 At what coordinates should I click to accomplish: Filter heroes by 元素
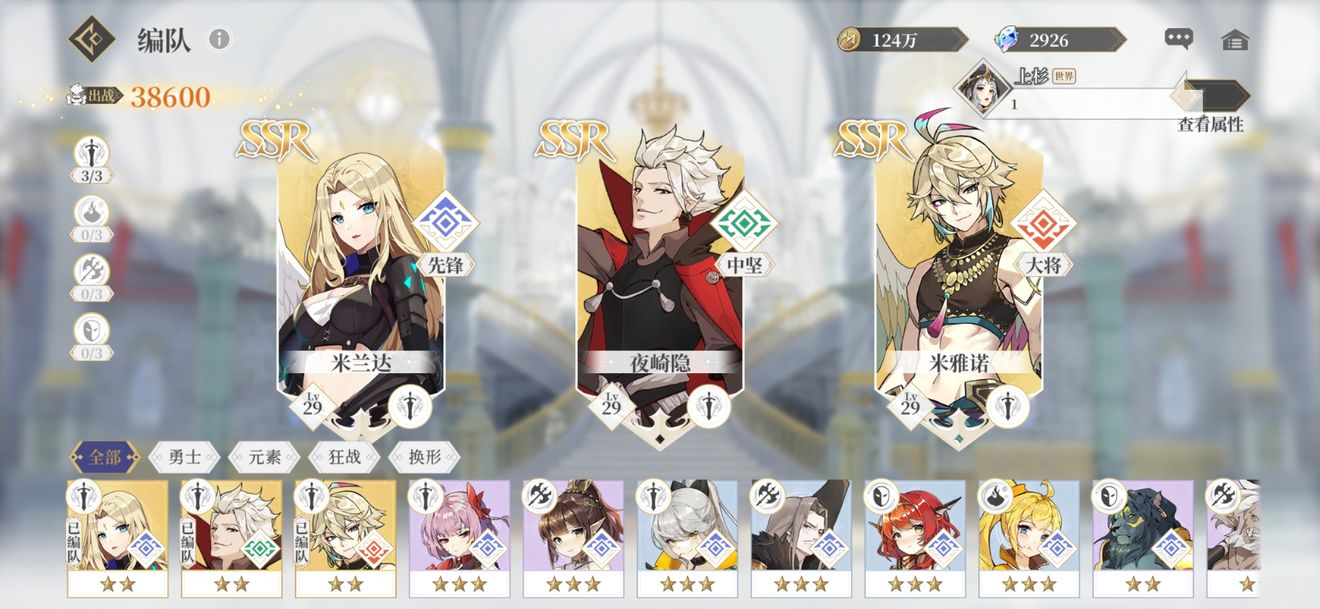[x=264, y=458]
